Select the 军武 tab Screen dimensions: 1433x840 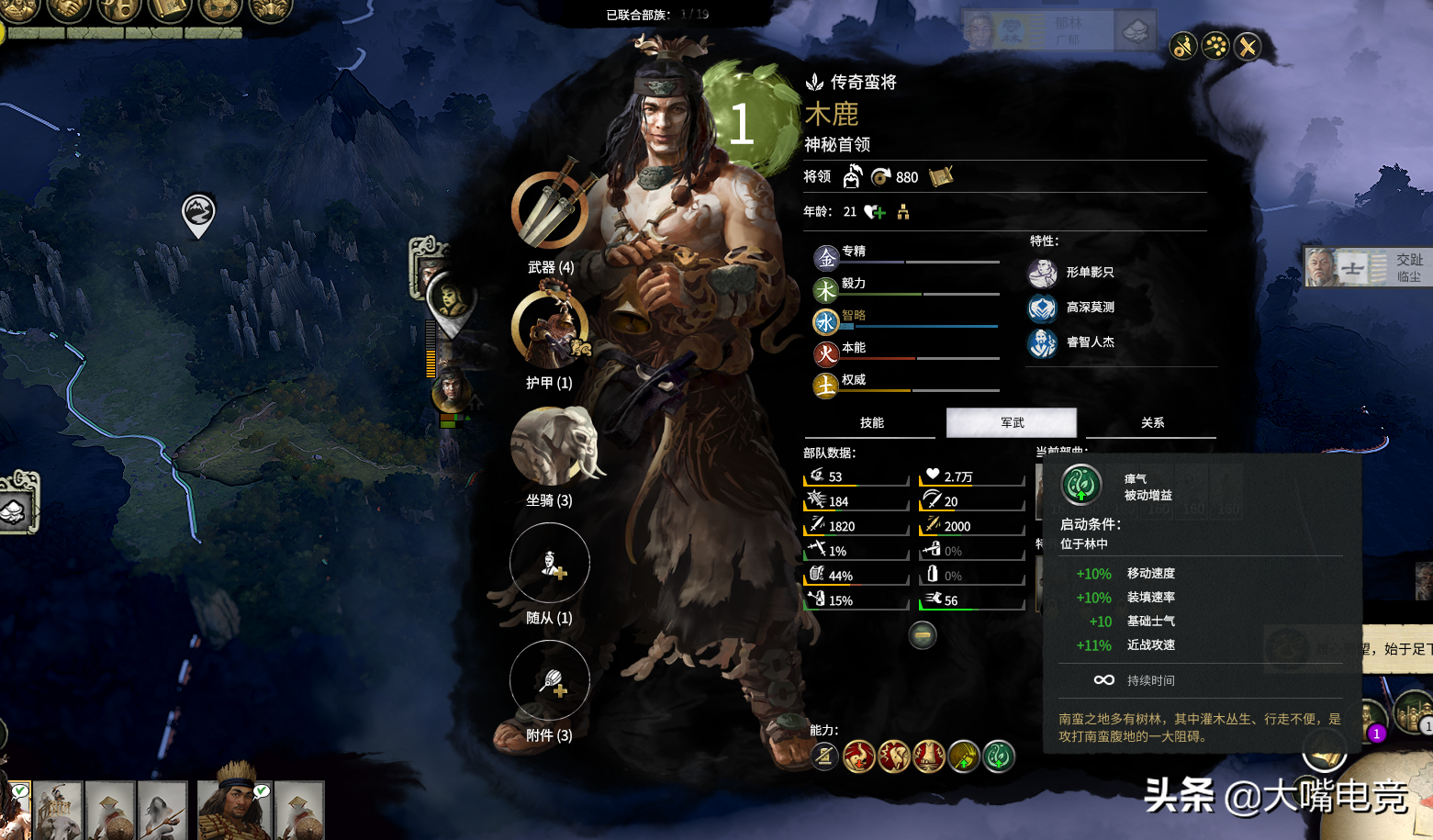click(1012, 423)
